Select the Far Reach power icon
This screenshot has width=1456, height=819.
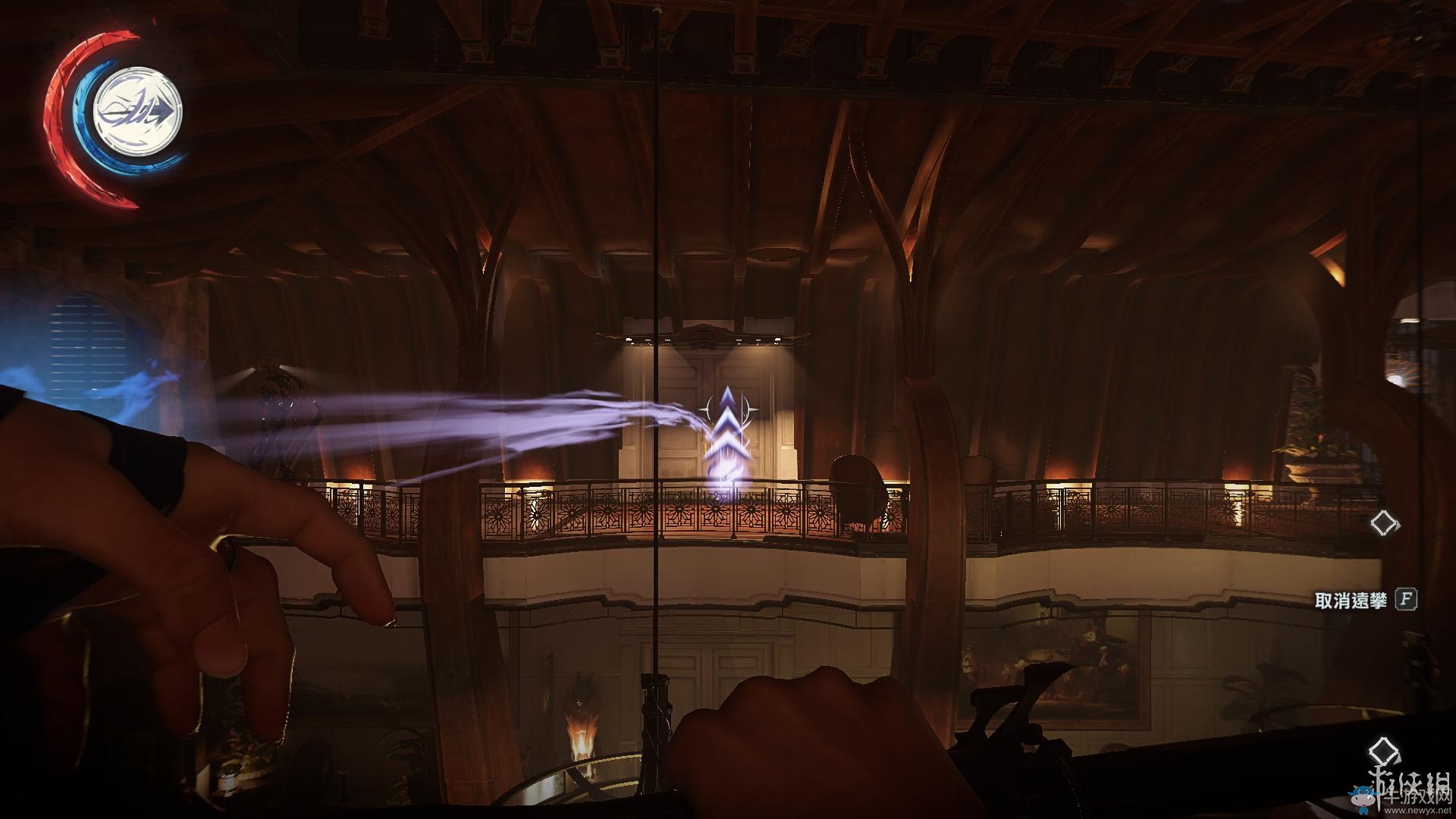(138, 112)
